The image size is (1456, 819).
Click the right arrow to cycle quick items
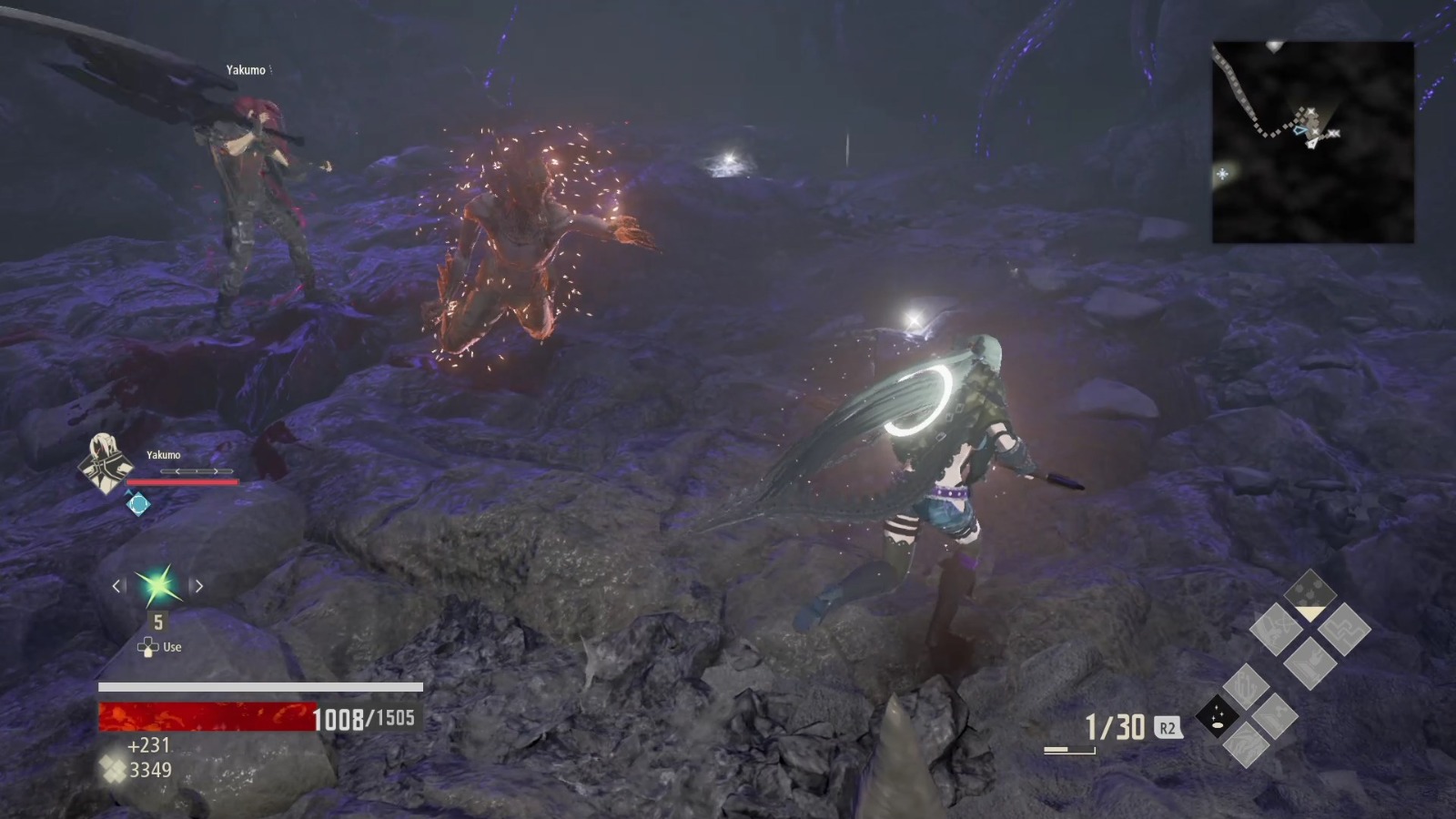point(198,587)
